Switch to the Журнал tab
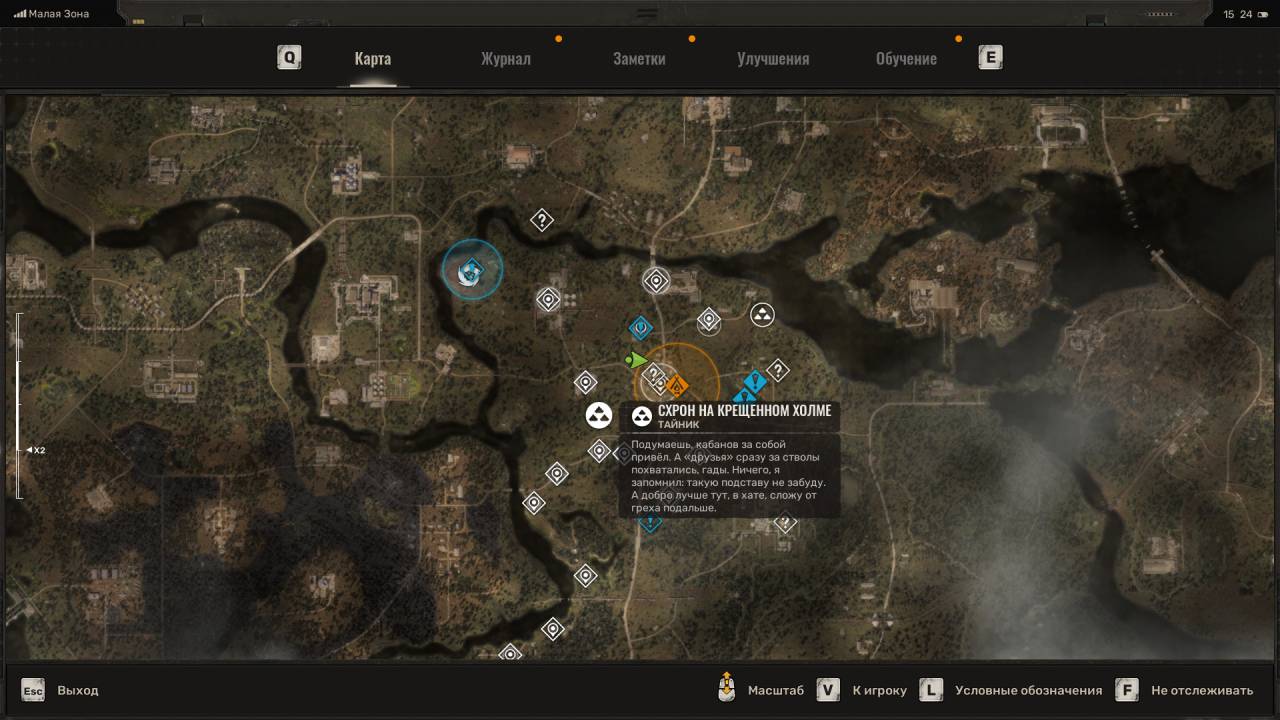 [505, 58]
